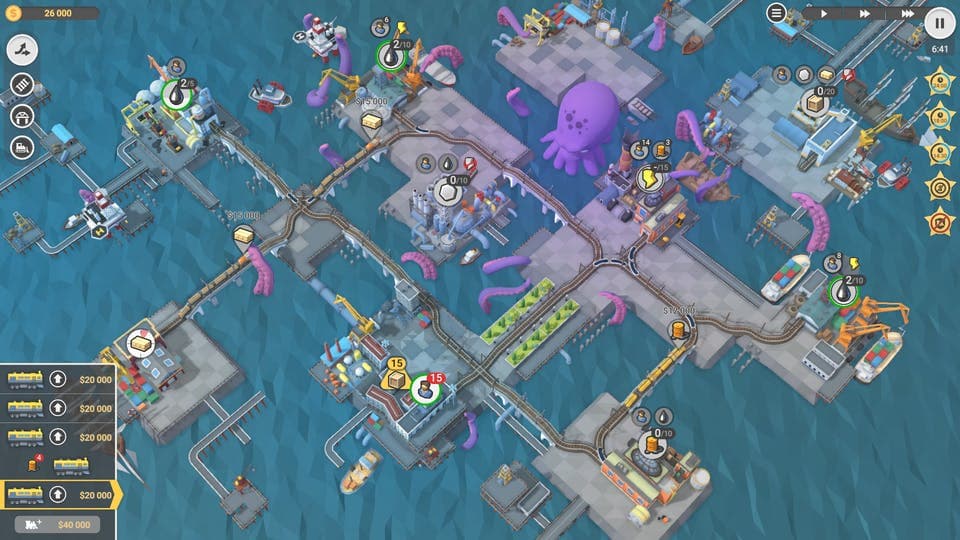Select the track switch junction tool
960x540 pixels.
pyautogui.click(x=22, y=48)
